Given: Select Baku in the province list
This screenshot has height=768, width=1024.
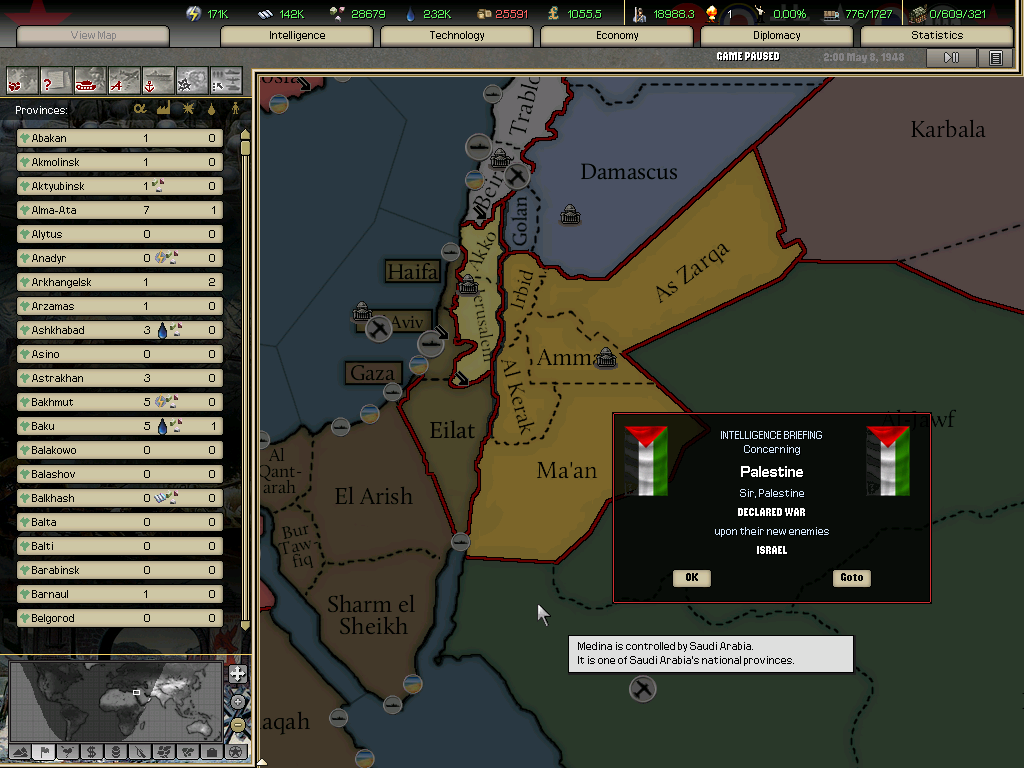Looking at the screenshot, I should click(x=120, y=426).
